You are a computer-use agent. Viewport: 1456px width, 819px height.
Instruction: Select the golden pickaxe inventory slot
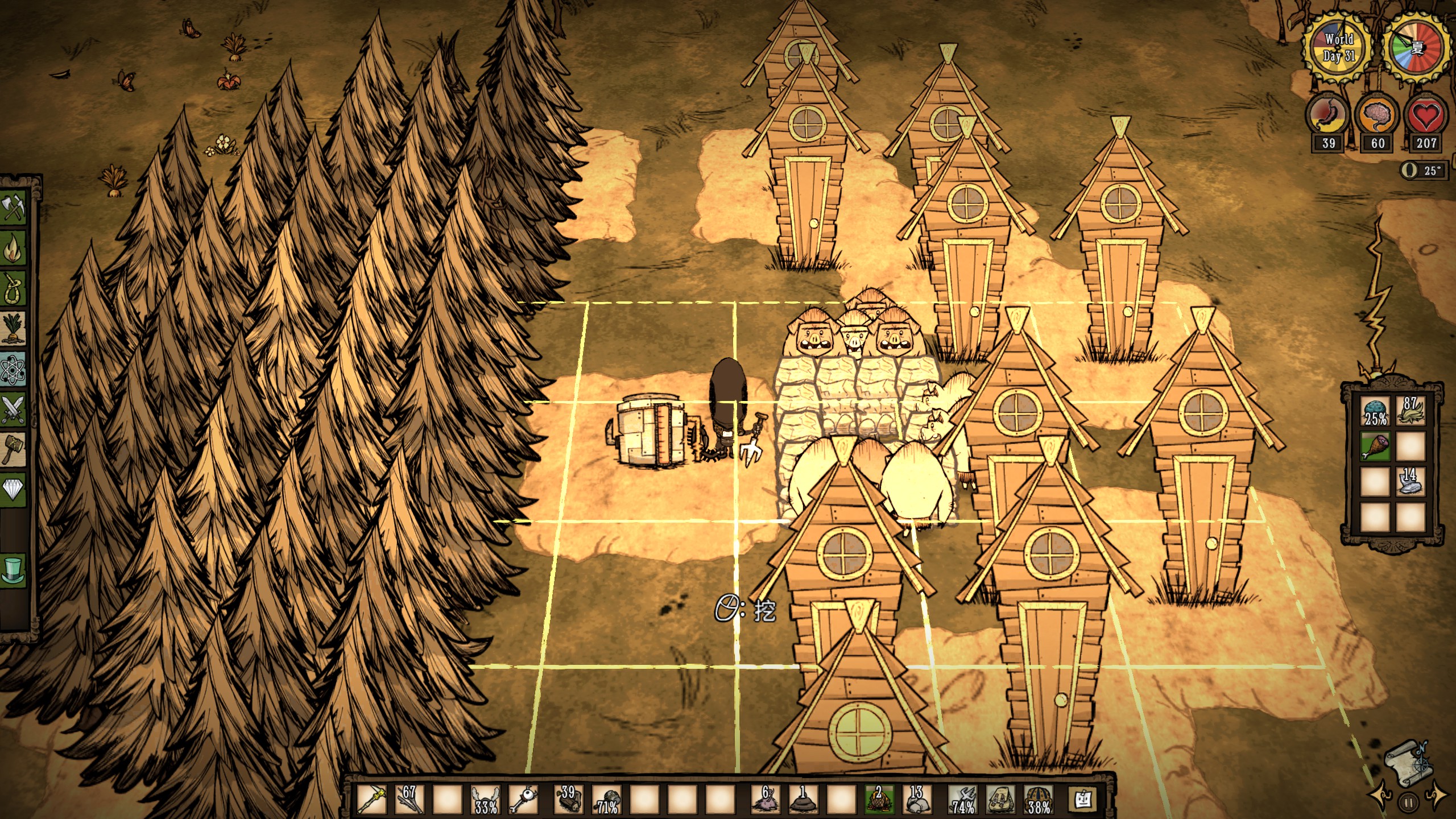click(373, 800)
